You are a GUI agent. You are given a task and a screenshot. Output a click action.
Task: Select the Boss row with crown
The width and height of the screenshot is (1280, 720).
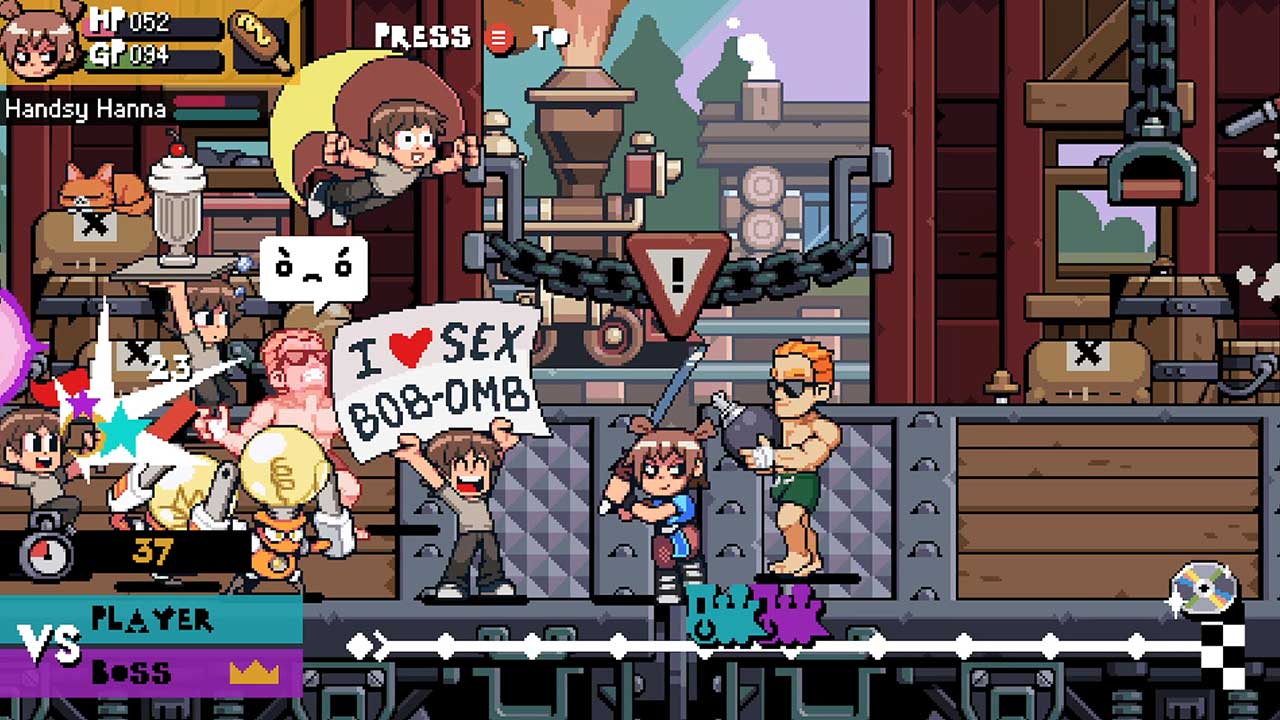[152, 672]
